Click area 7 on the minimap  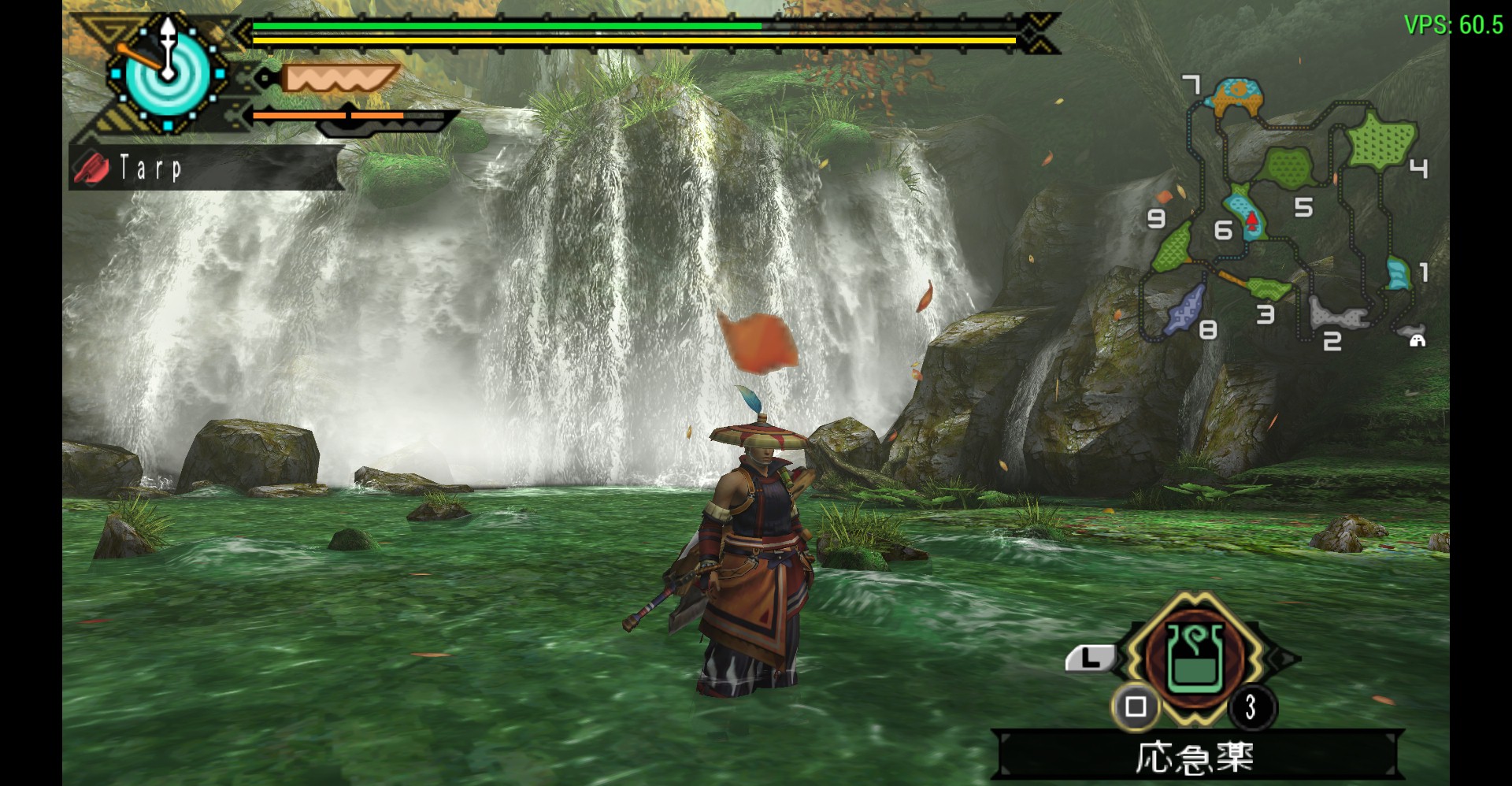coord(1239,96)
